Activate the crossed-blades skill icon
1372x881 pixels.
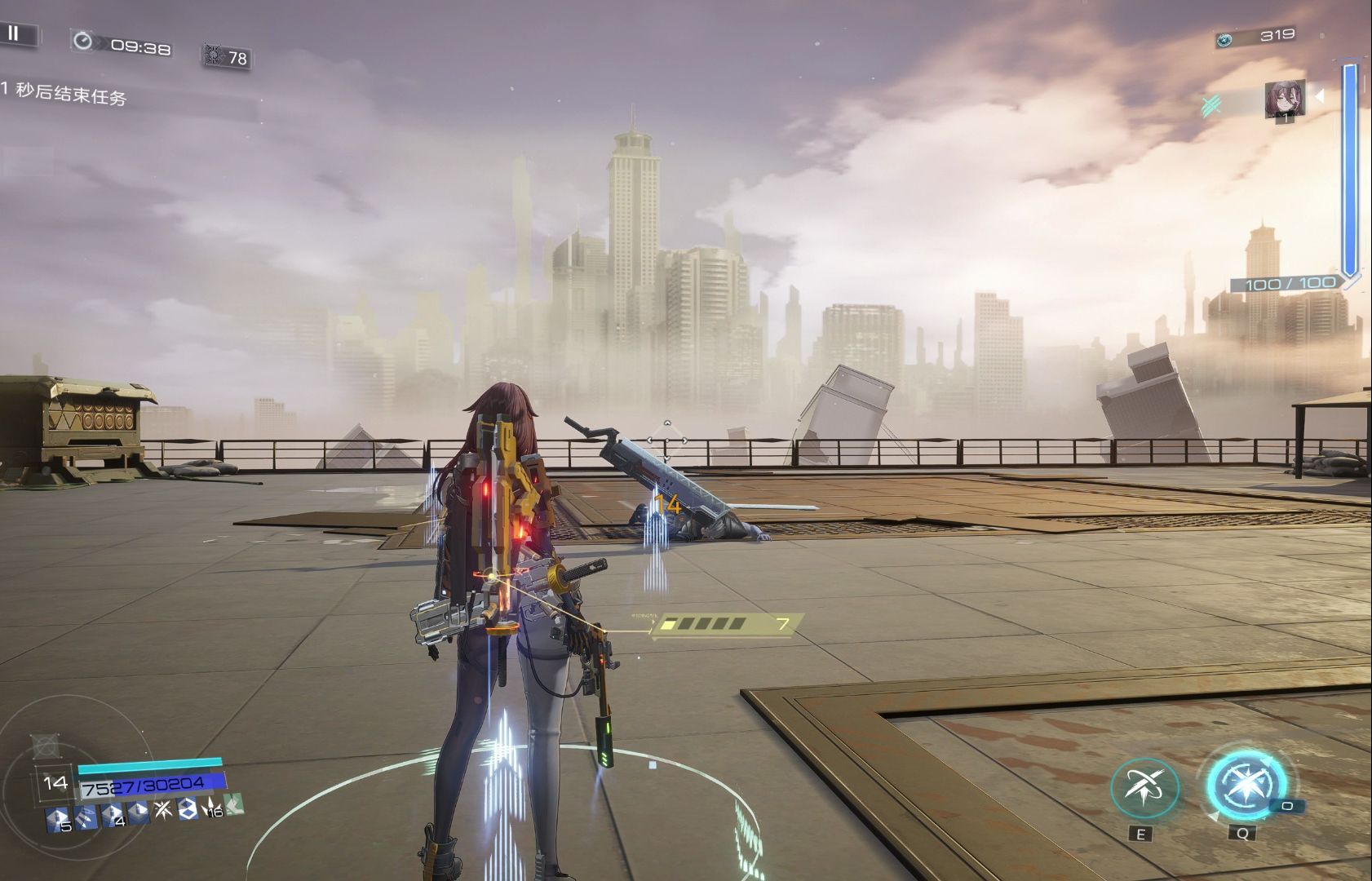1144,787
